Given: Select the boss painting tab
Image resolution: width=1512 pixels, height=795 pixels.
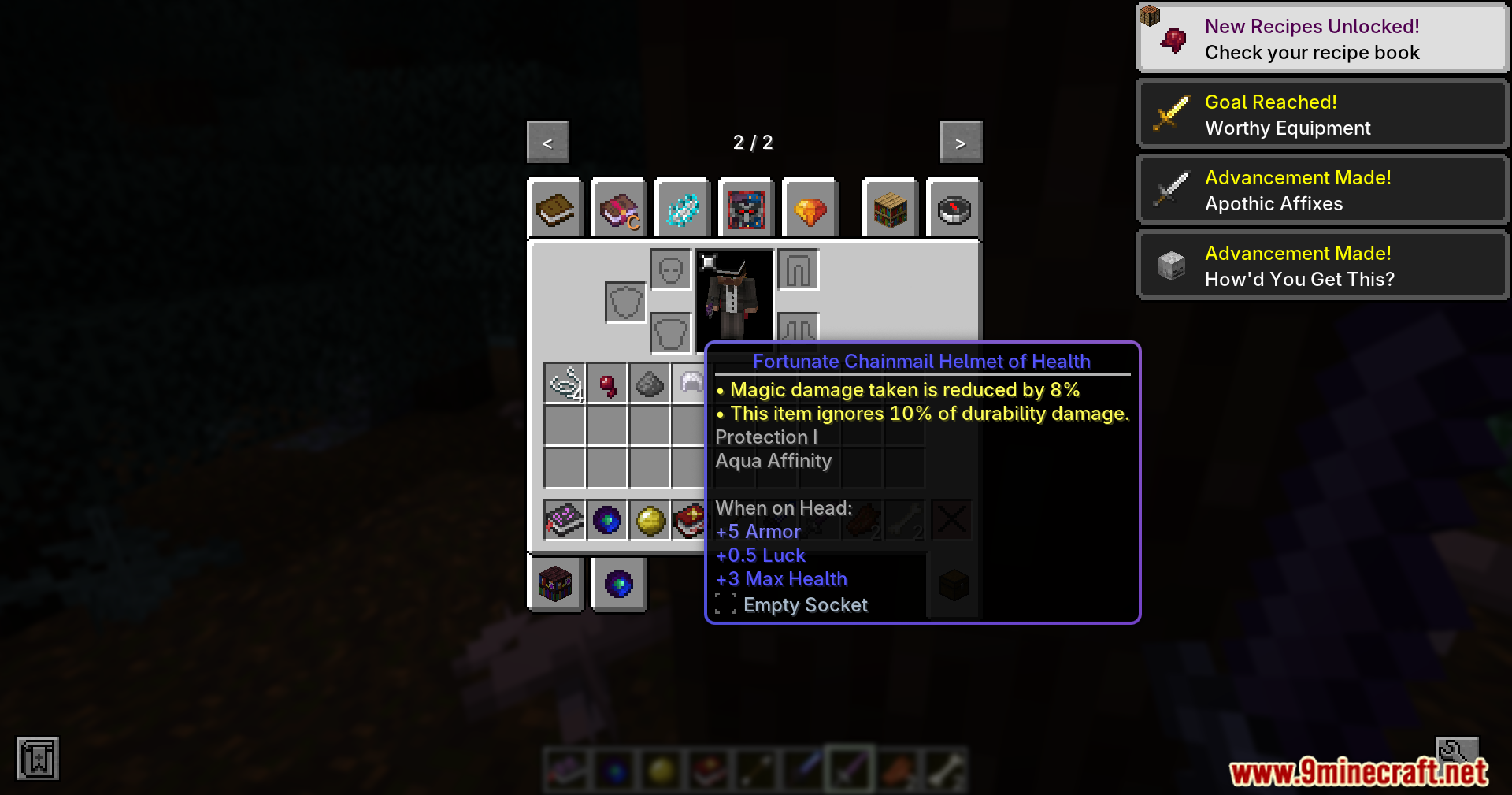Looking at the screenshot, I should coord(746,207).
